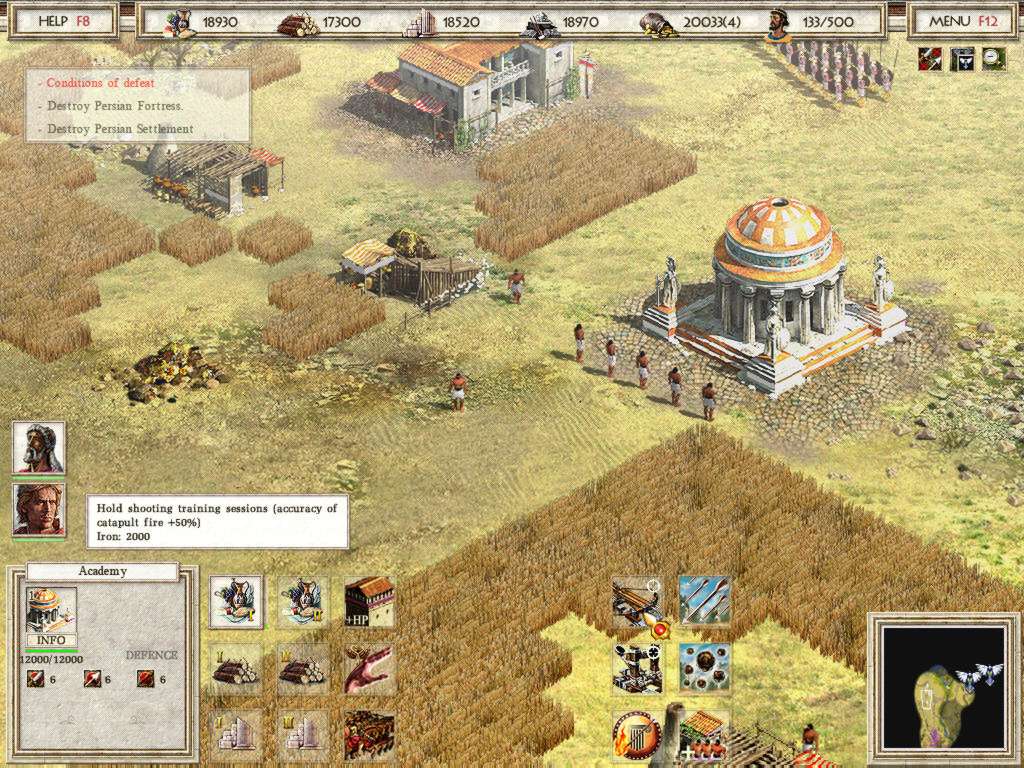Research the scattered stone shot upgrade
The width and height of the screenshot is (1024, 768).
pos(704,668)
